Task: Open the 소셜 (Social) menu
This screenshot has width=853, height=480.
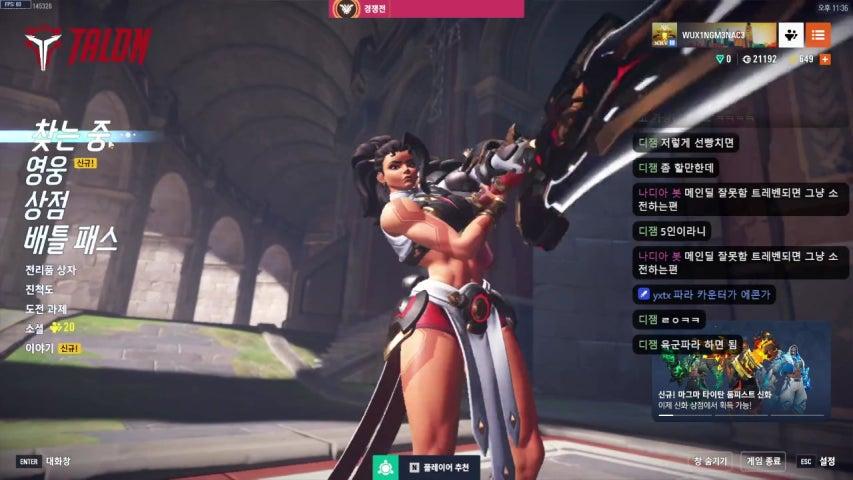Action: pos(37,327)
